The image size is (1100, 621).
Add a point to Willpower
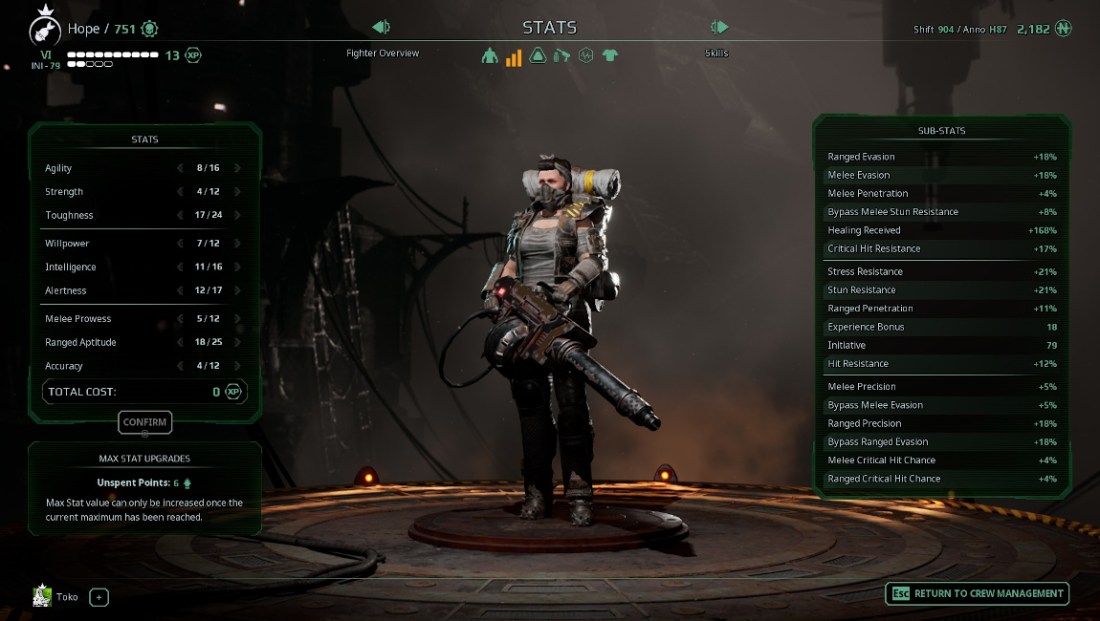238,243
